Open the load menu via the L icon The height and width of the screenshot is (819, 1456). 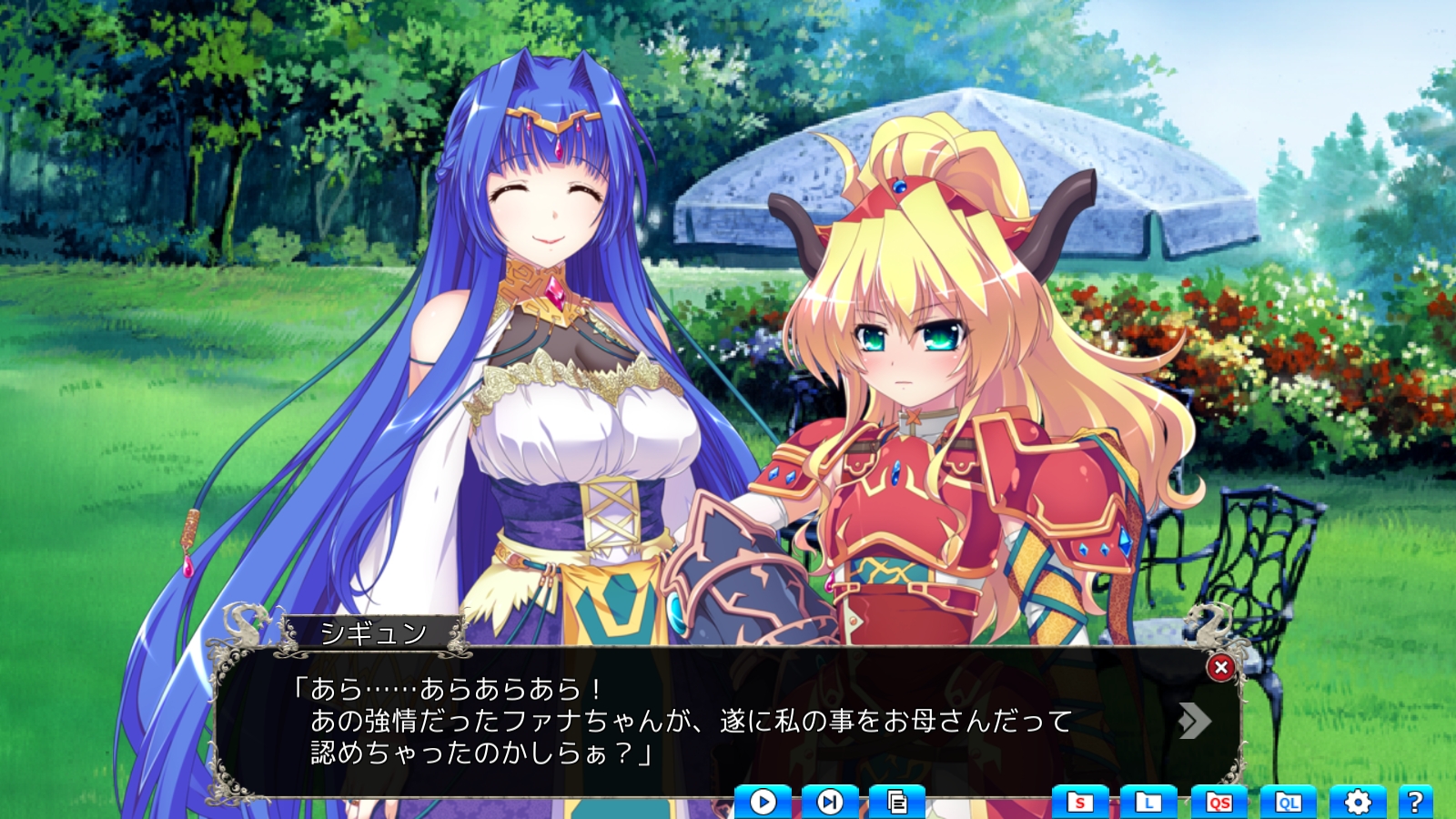click(x=1148, y=801)
